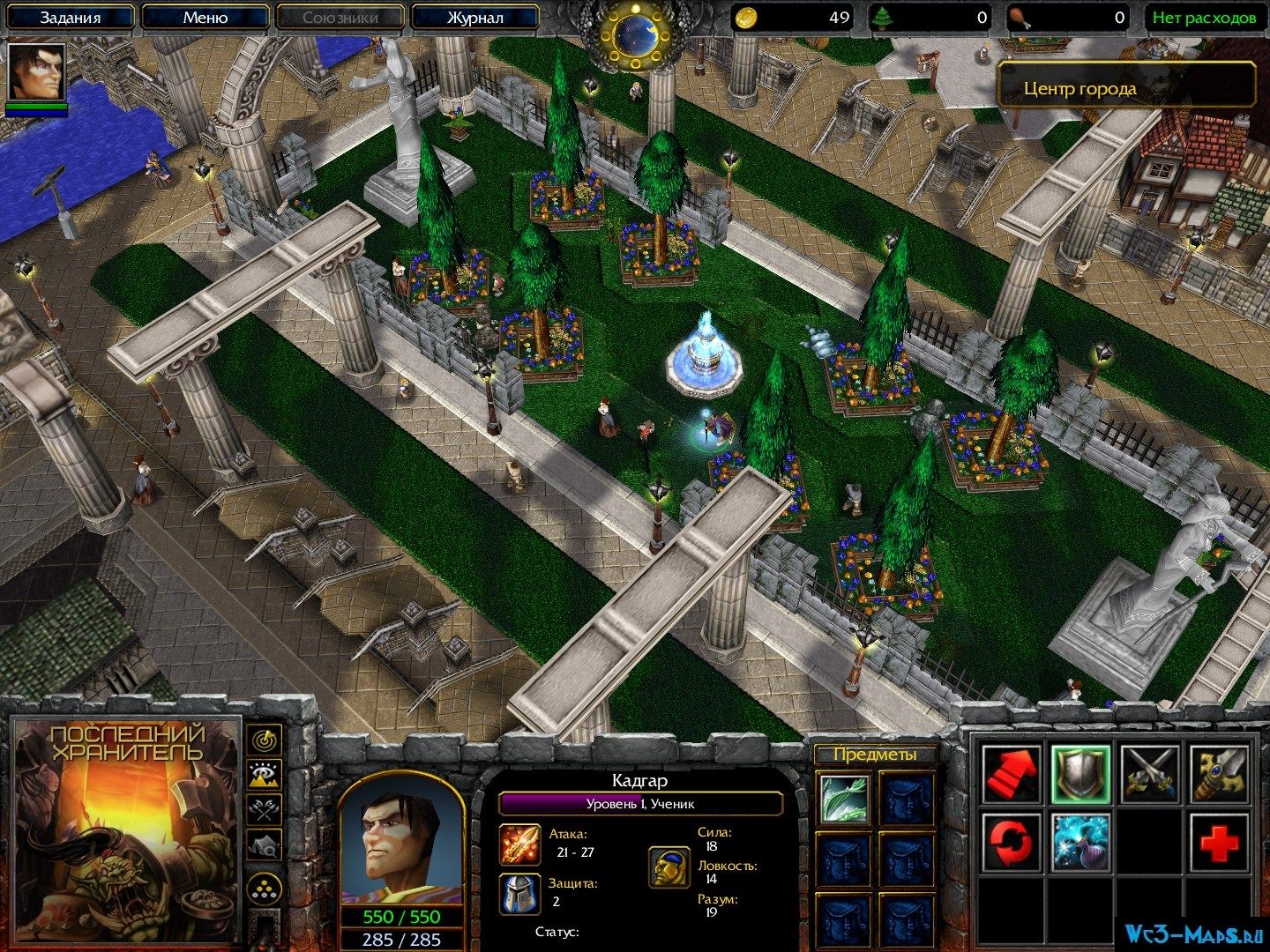Viewport: 1270px width, 952px height.
Task: Select the red arrow move command
Action: 1011,774
